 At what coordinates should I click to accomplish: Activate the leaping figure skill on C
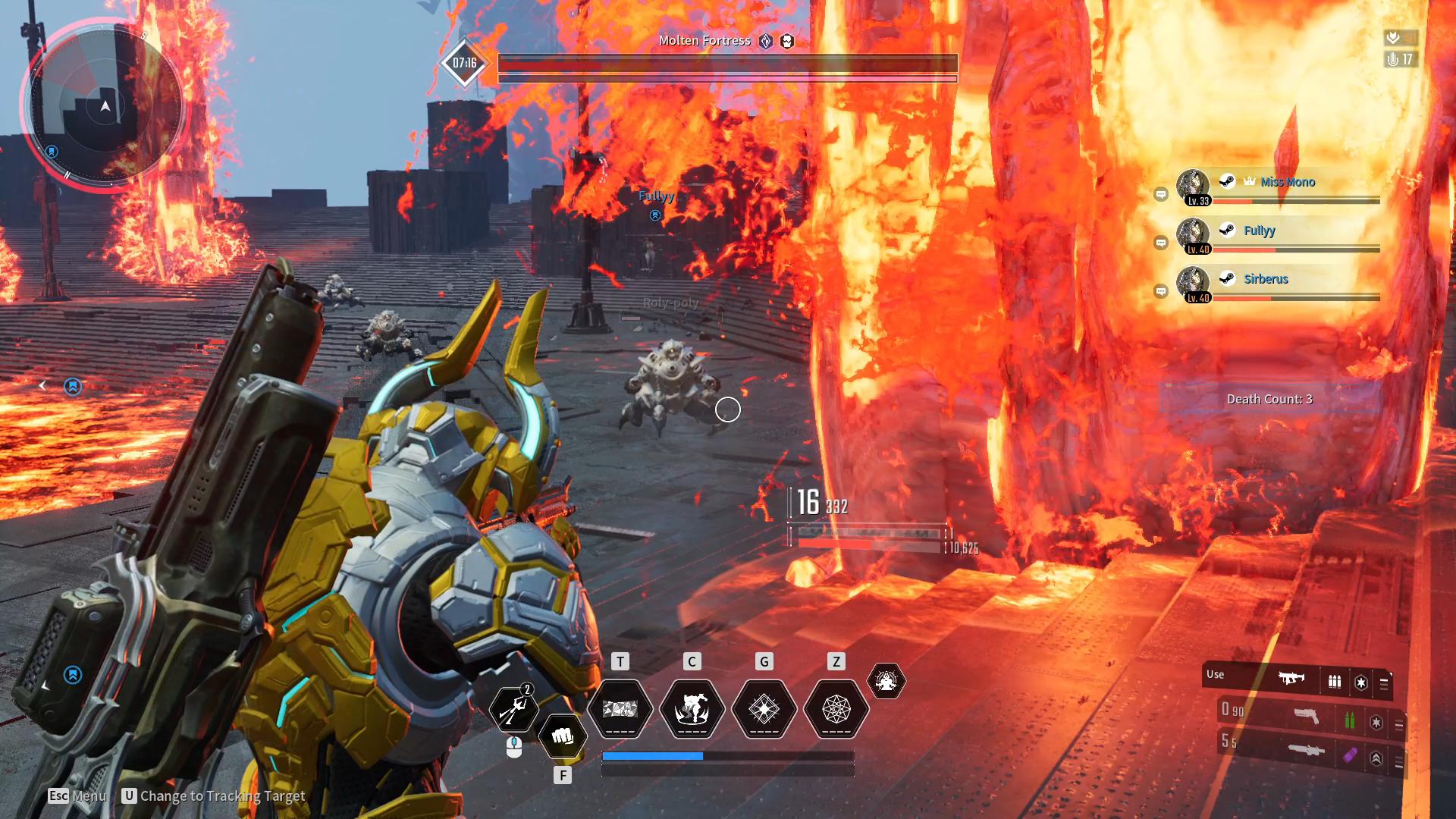tap(692, 709)
